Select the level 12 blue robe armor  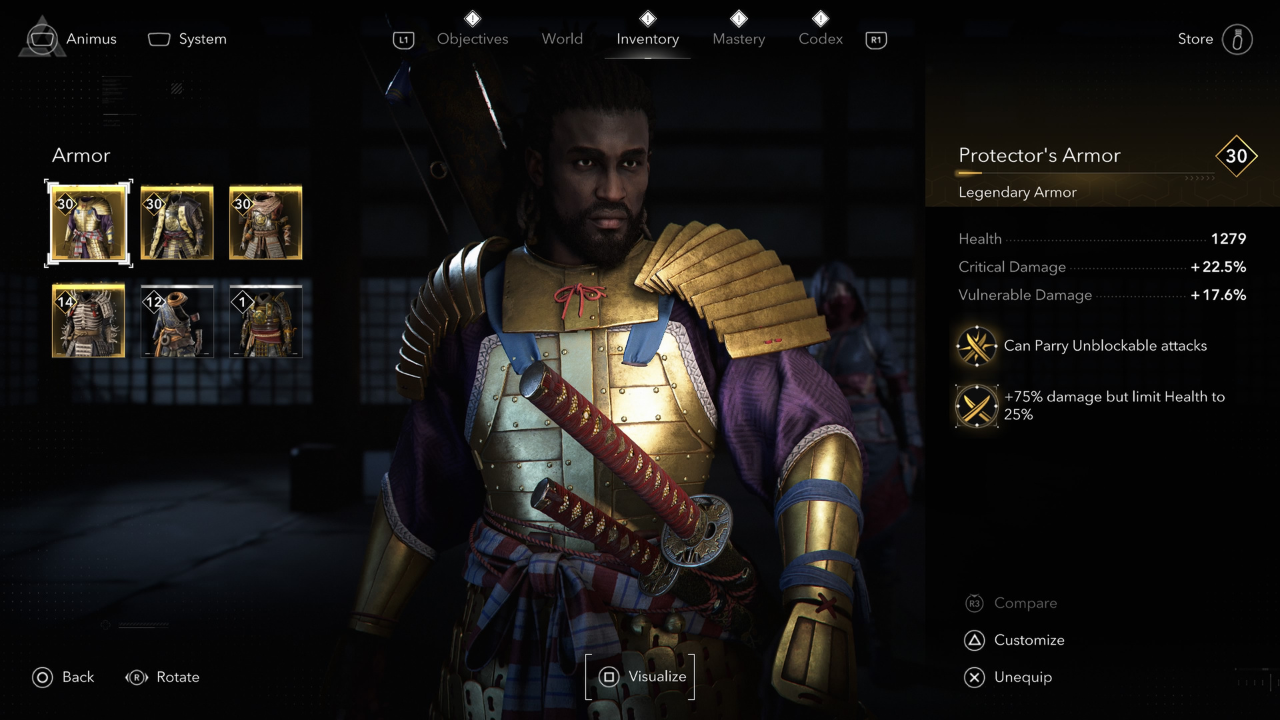pos(177,321)
